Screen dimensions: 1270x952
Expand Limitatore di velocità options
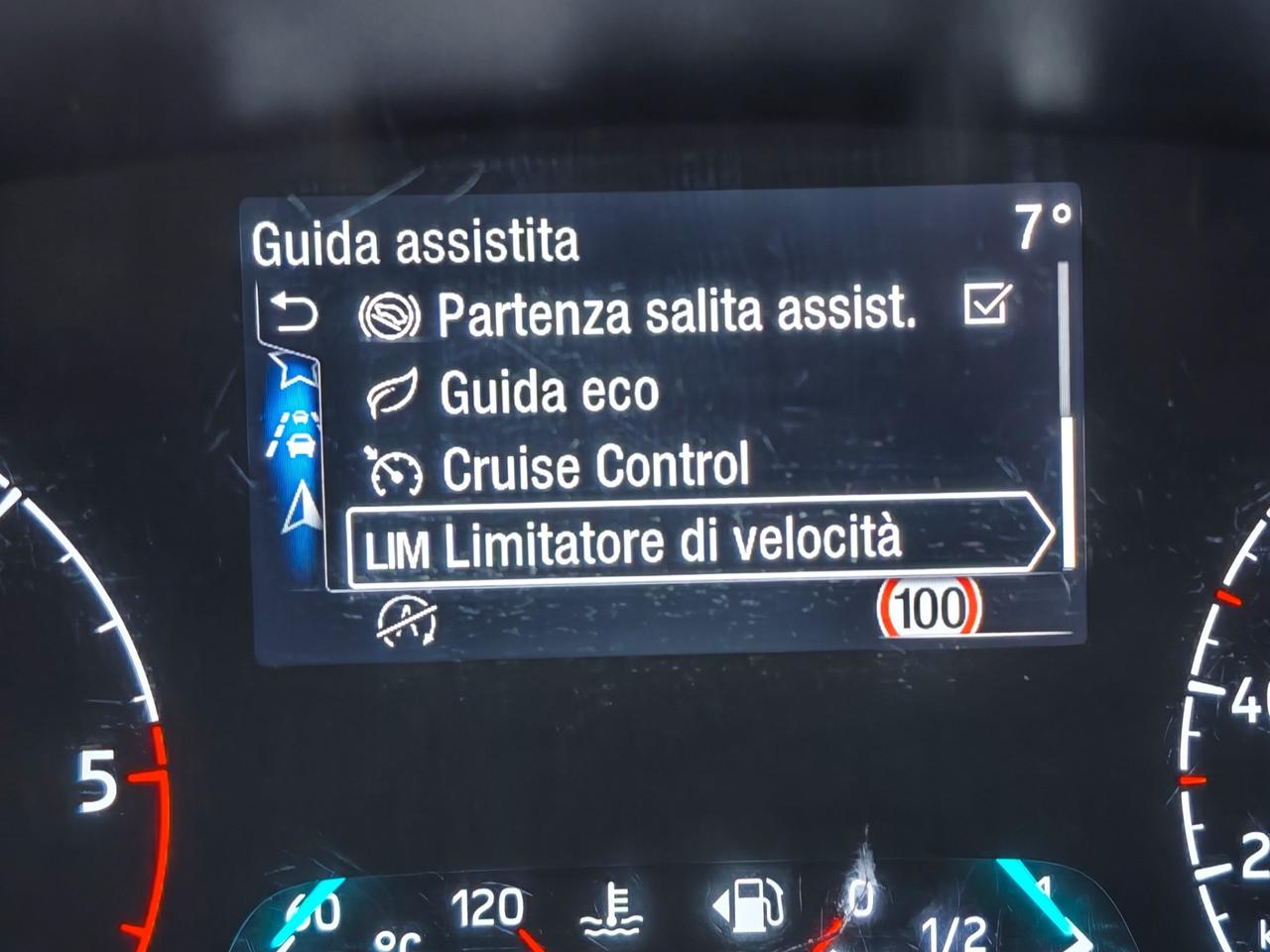point(685,538)
